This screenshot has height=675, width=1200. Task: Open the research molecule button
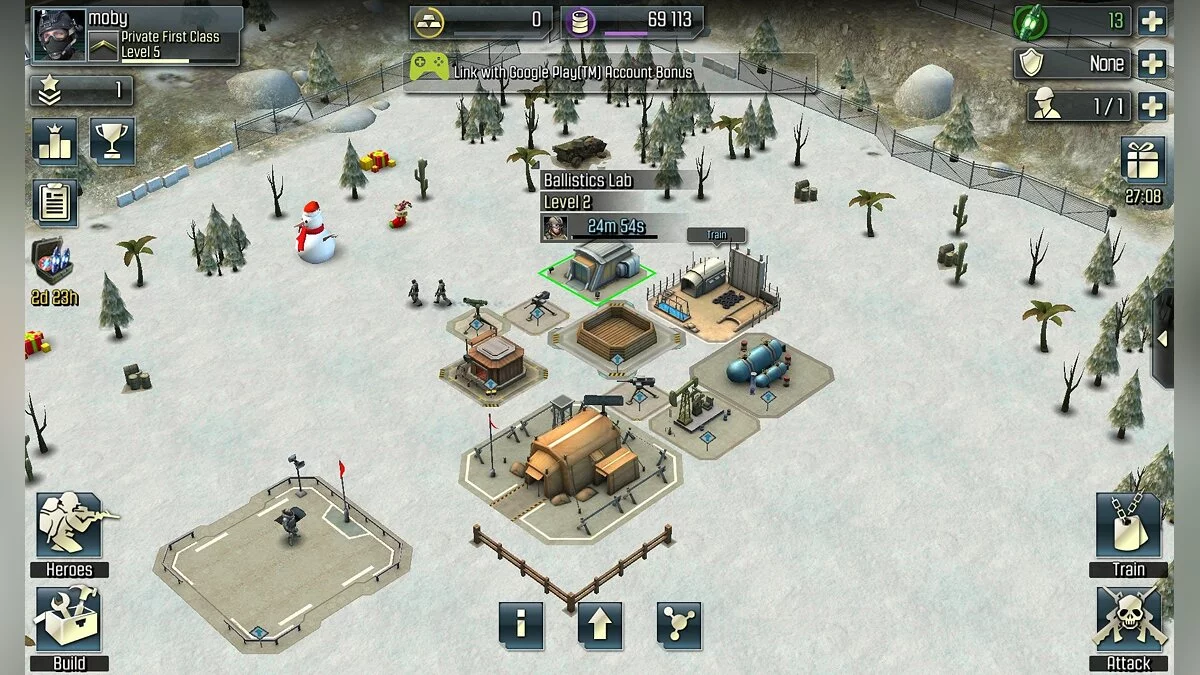click(679, 626)
